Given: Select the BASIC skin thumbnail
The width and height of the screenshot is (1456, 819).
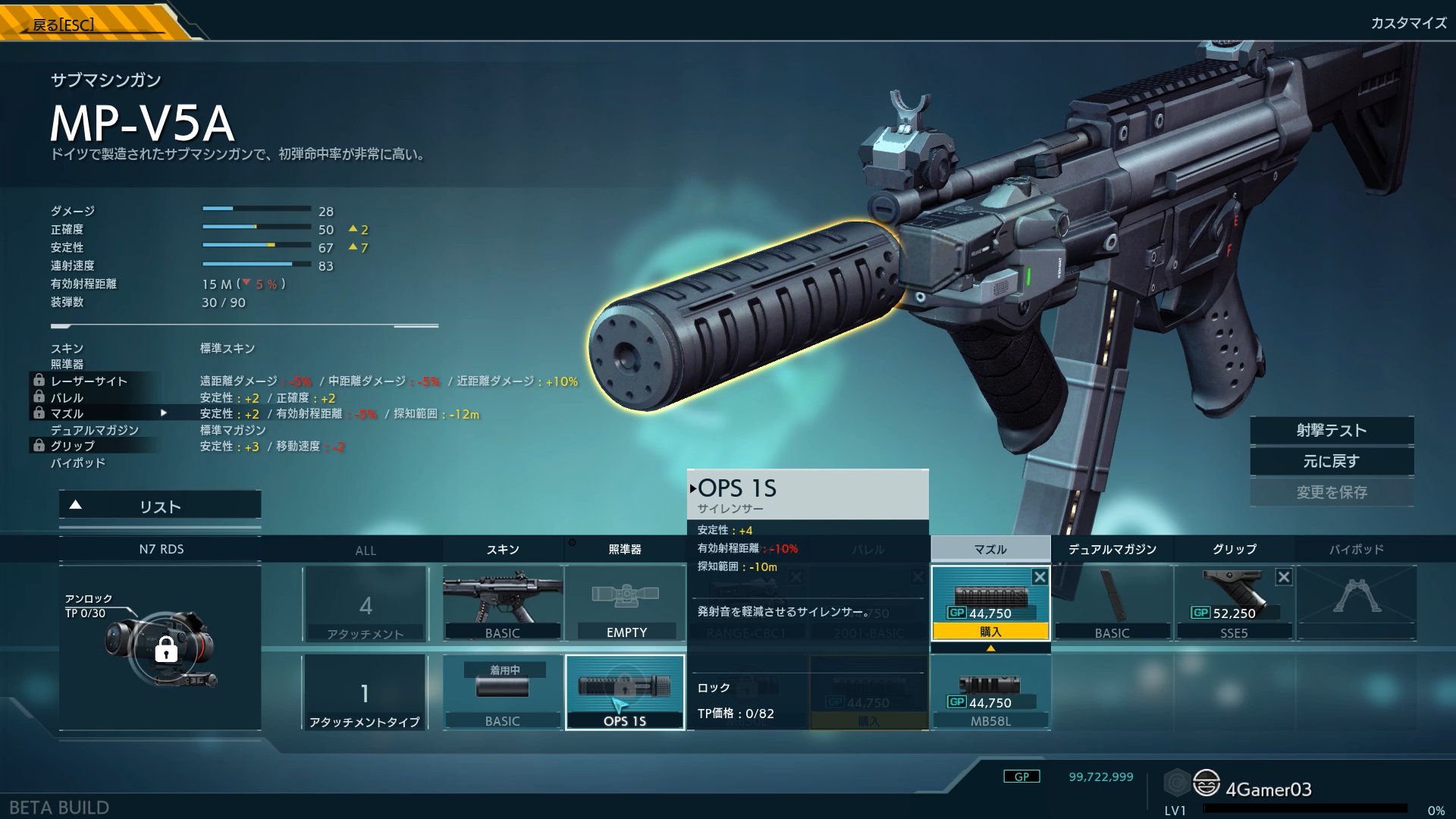Looking at the screenshot, I should pos(503,603).
